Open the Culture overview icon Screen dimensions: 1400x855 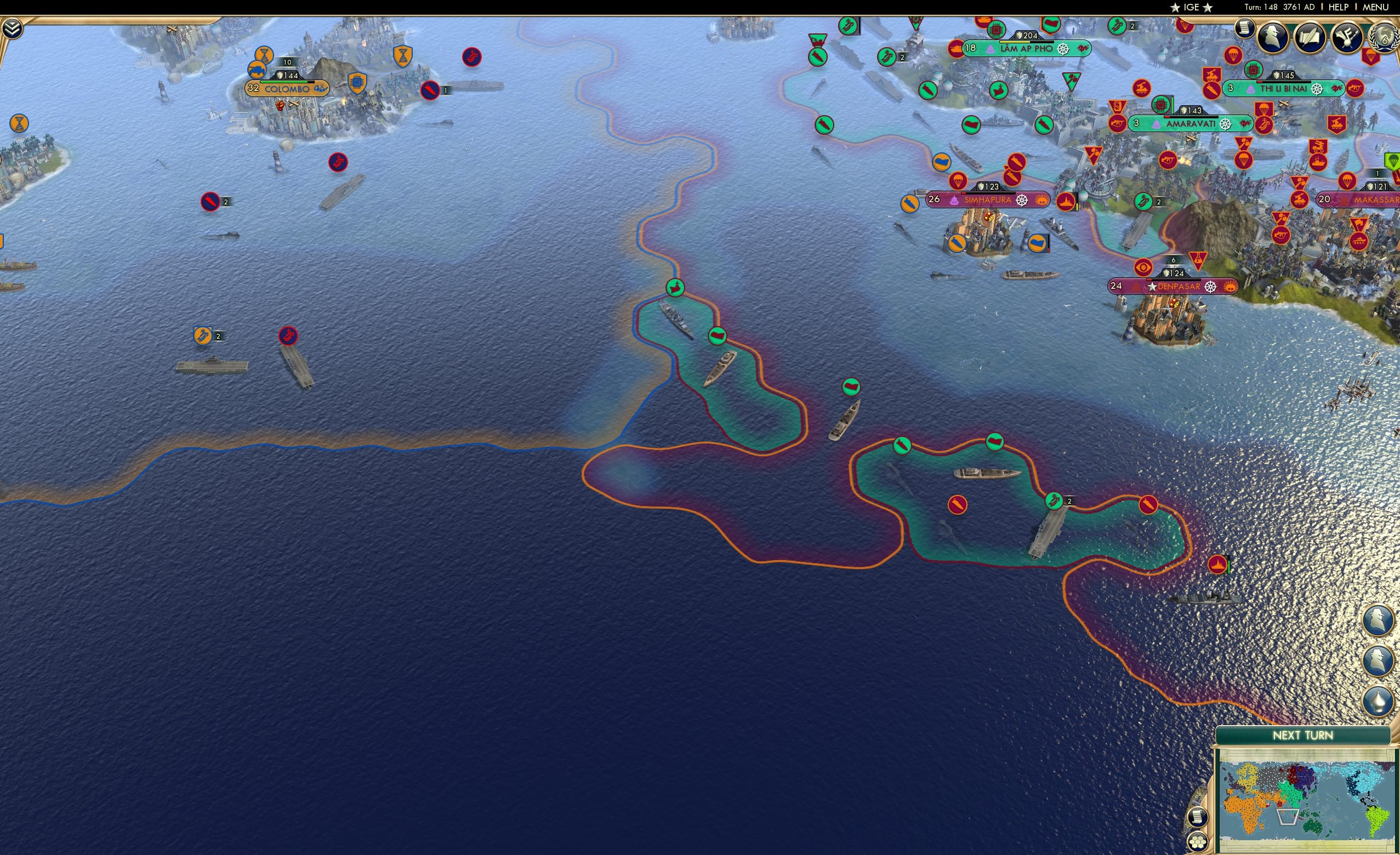click(1348, 35)
